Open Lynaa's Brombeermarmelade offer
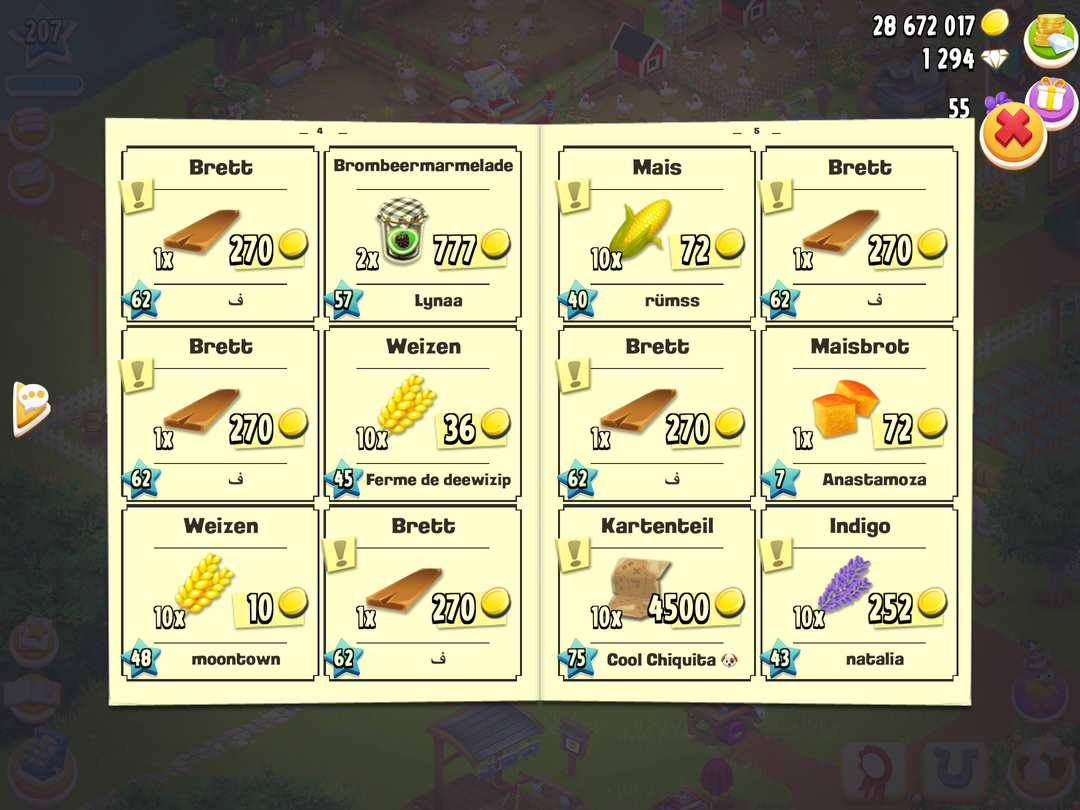 pyautogui.click(x=422, y=236)
